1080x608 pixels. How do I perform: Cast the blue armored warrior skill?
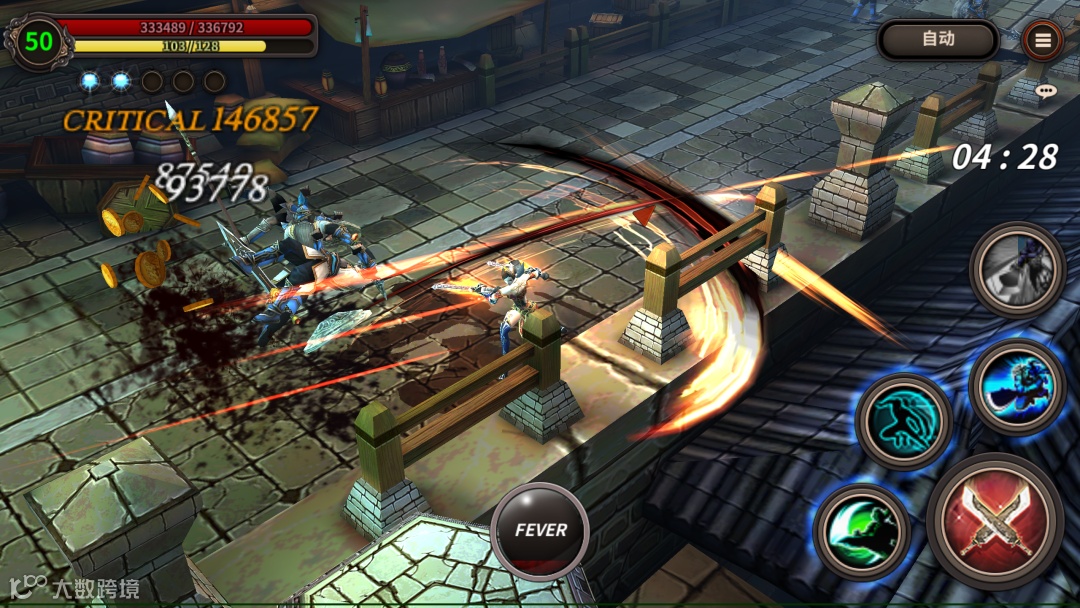pyautogui.click(x=1016, y=386)
